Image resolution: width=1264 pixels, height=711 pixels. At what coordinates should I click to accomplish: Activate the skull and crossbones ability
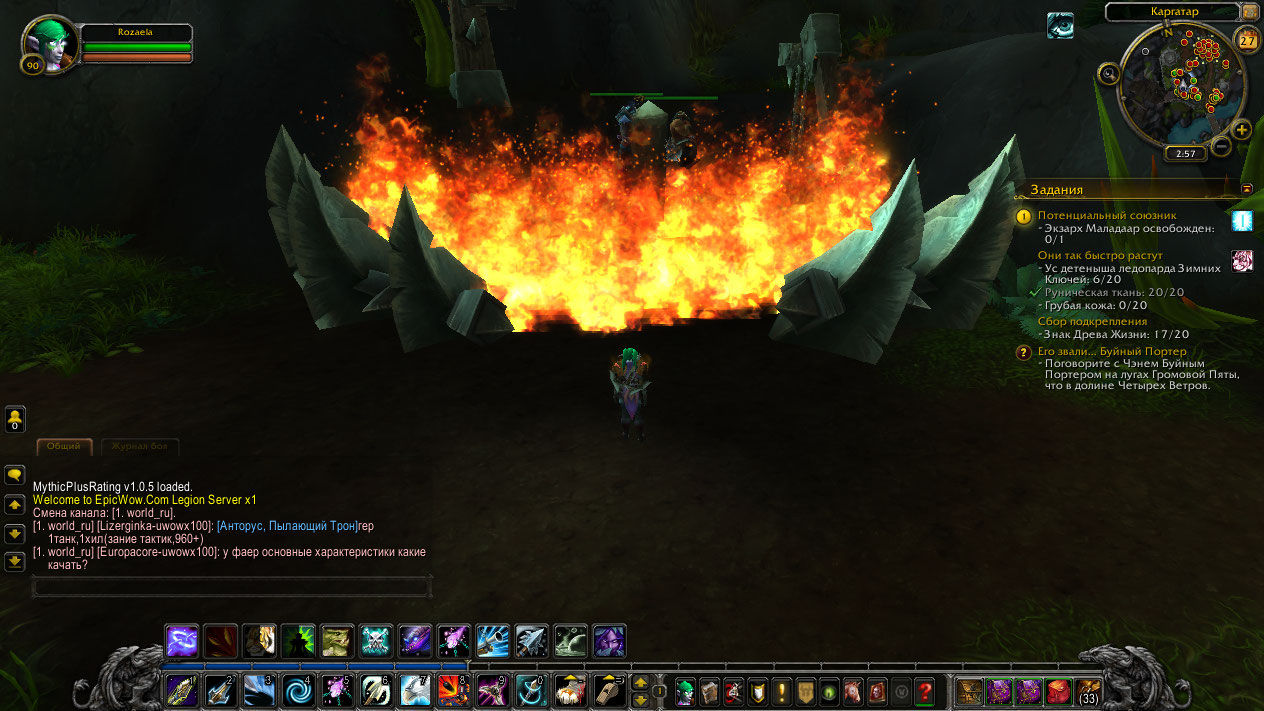tap(376, 641)
